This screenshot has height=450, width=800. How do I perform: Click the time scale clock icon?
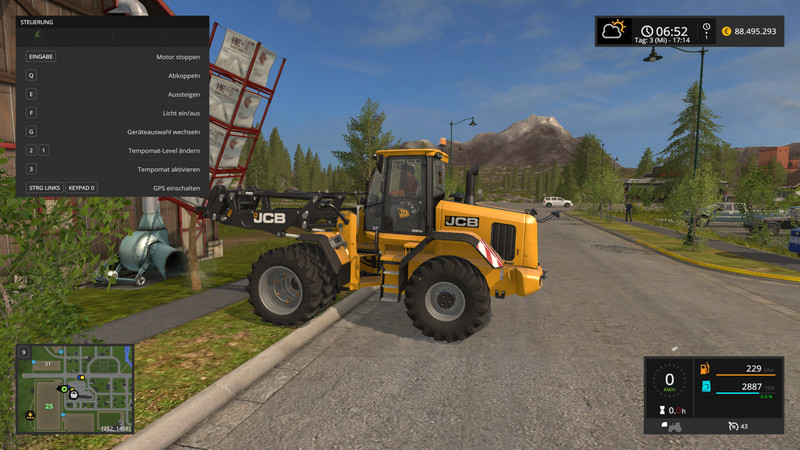coord(707,27)
